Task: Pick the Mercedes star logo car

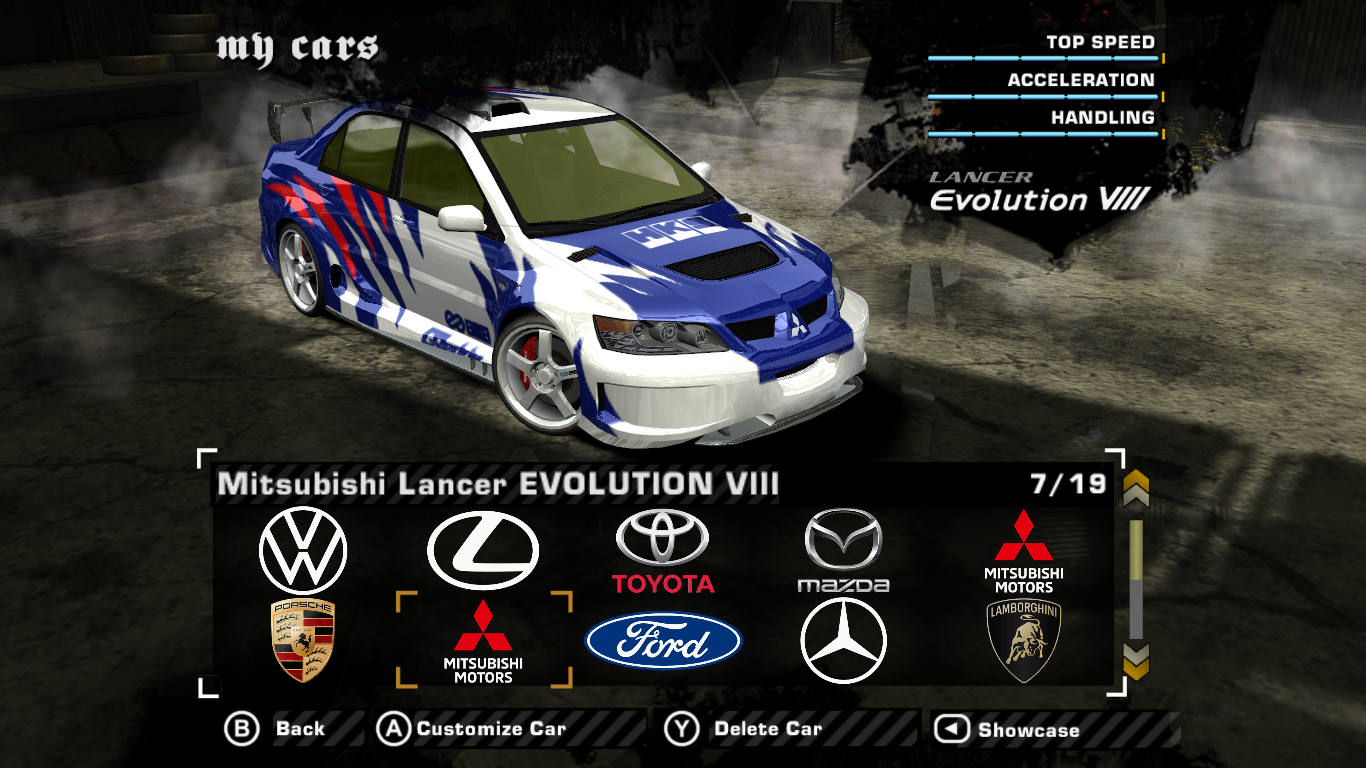Action: point(843,641)
